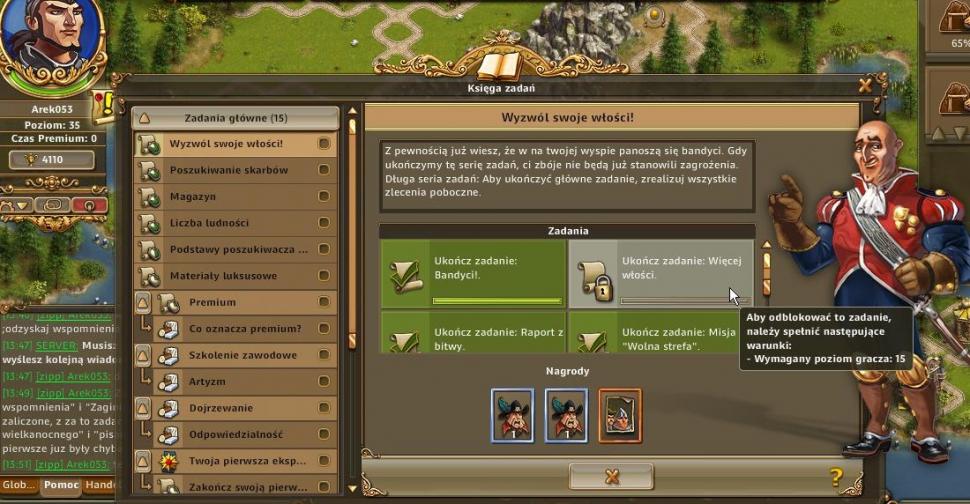Choose the "Dojrzewanie" quest entry
This screenshot has height=504, width=970.
point(221,408)
